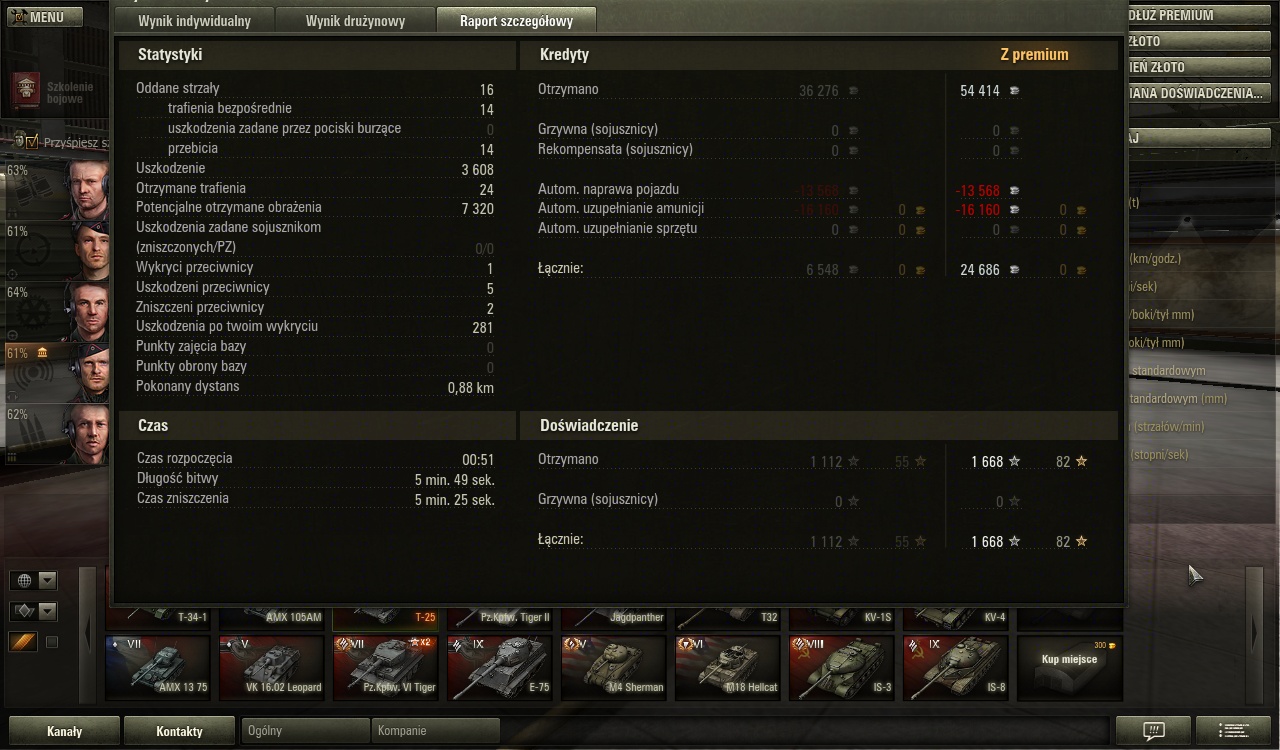The image size is (1280, 750).
Task: Buy a new garage slot (Kup miejsce)
Action: pyautogui.click(x=1069, y=667)
